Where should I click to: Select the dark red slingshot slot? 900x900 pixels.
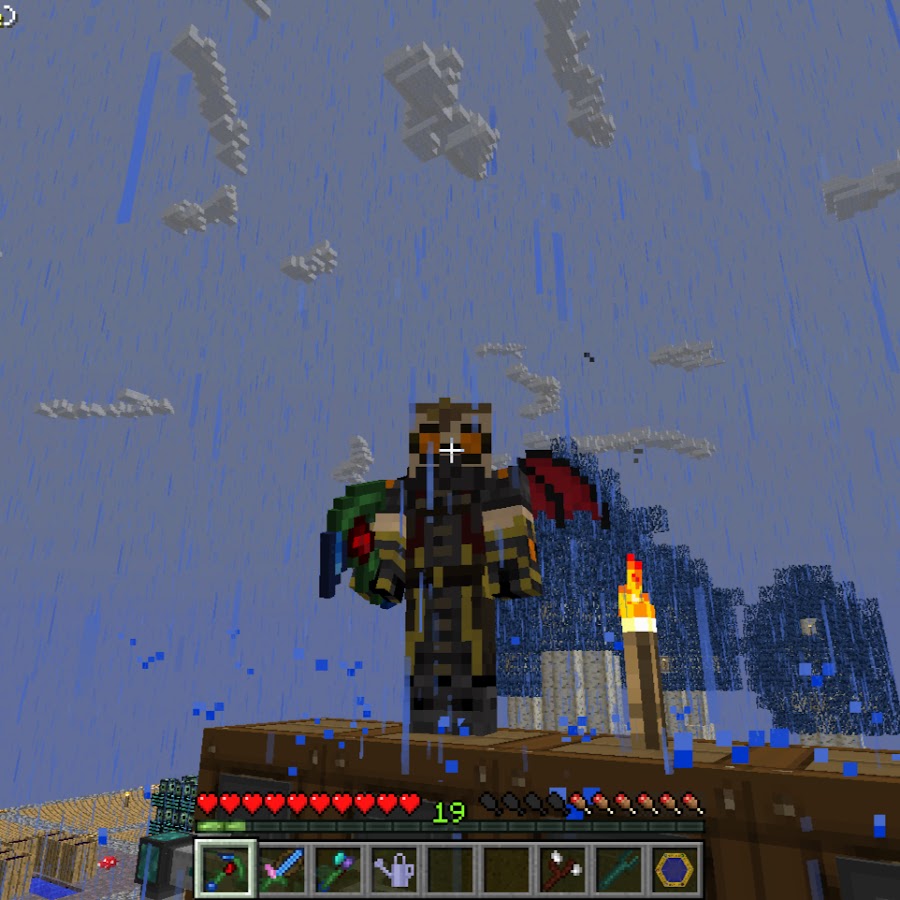(x=562, y=868)
